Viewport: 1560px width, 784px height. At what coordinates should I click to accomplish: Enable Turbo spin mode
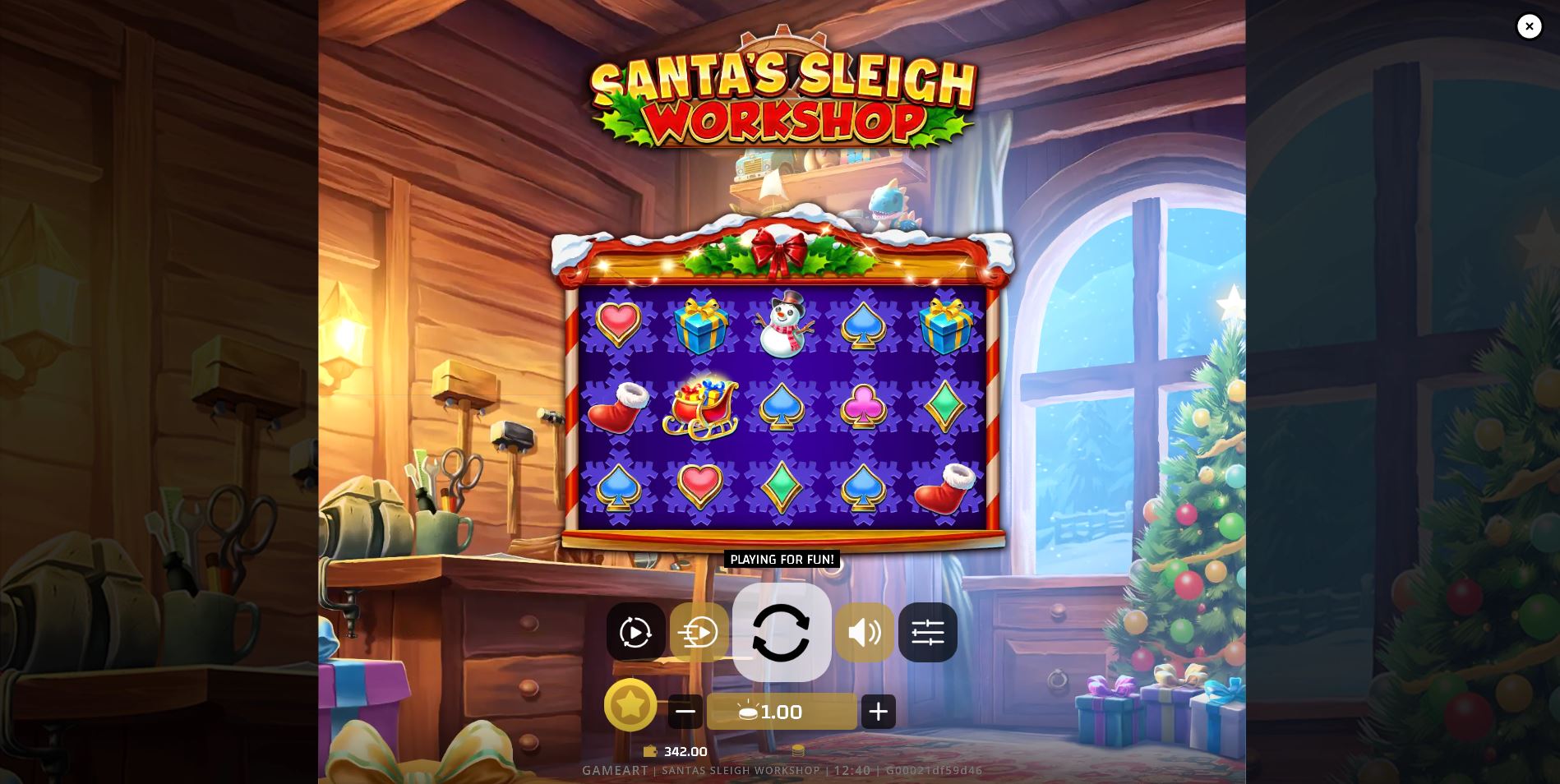pos(699,632)
